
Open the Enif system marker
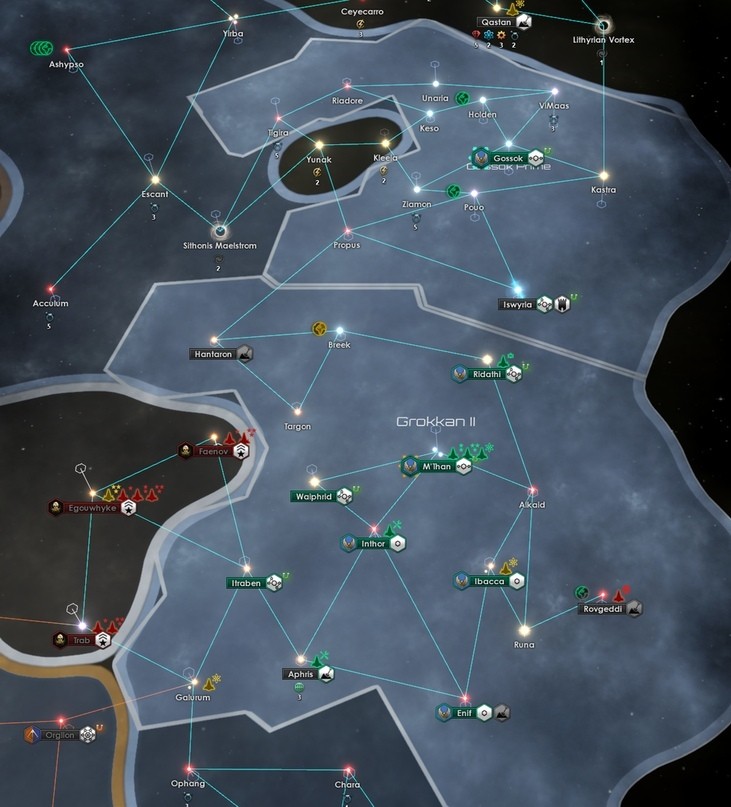point(461,713)
